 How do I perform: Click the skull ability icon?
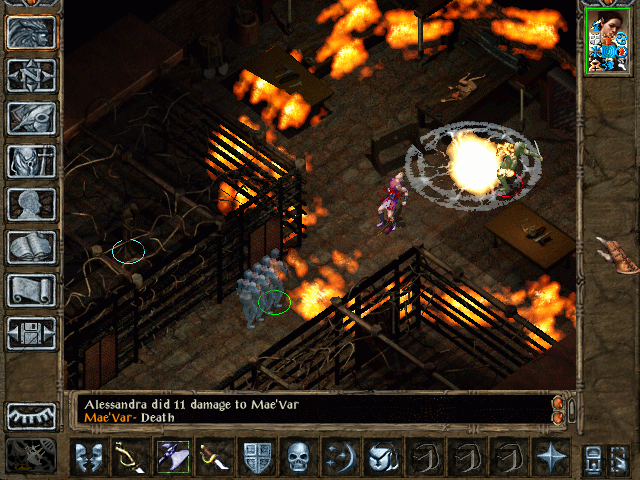[x=297, y=457]
